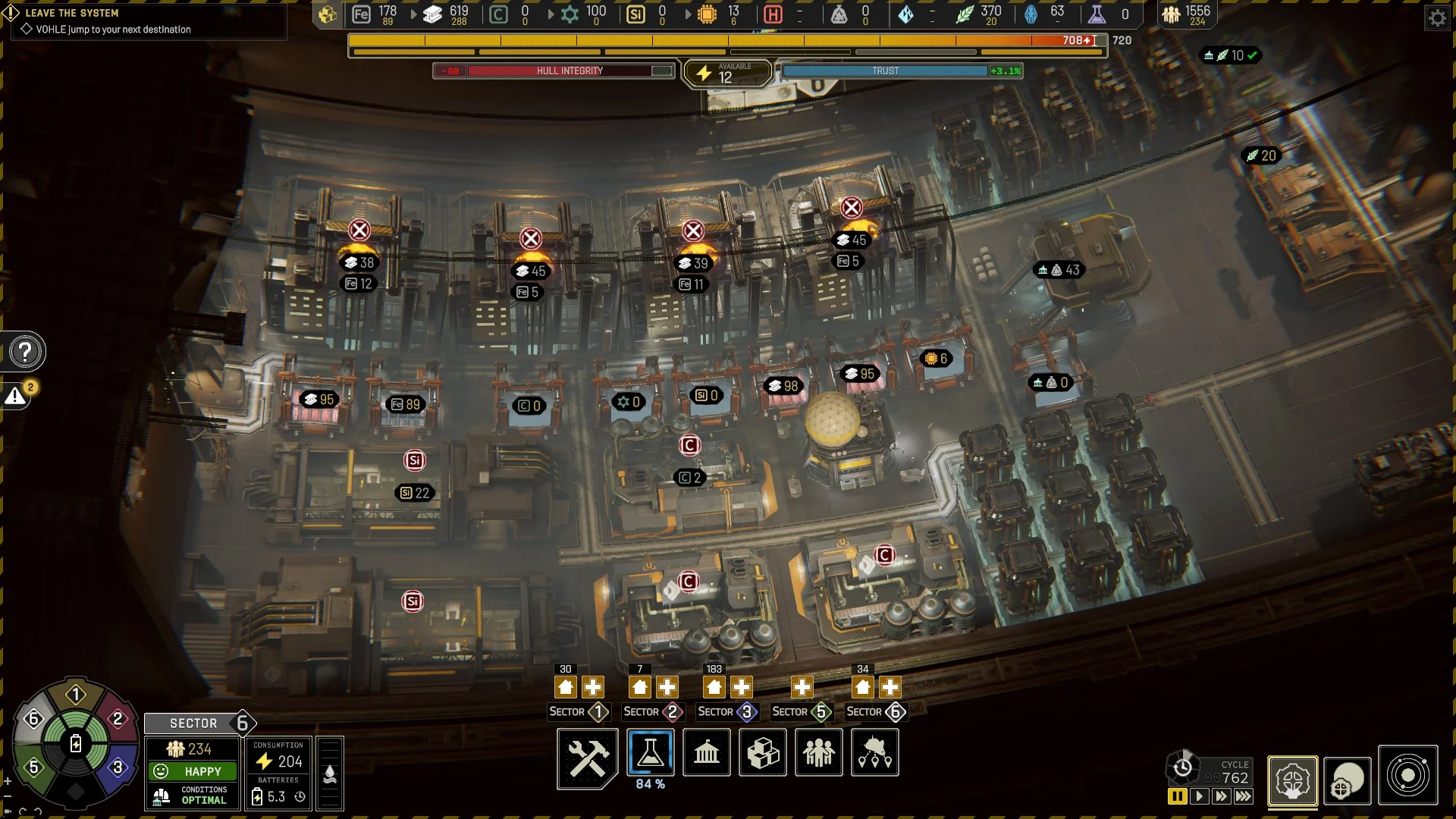The width and height of the screenshot is (1456, 819).
Task: Pause the game with the pause button
Action: [1177, 796]
